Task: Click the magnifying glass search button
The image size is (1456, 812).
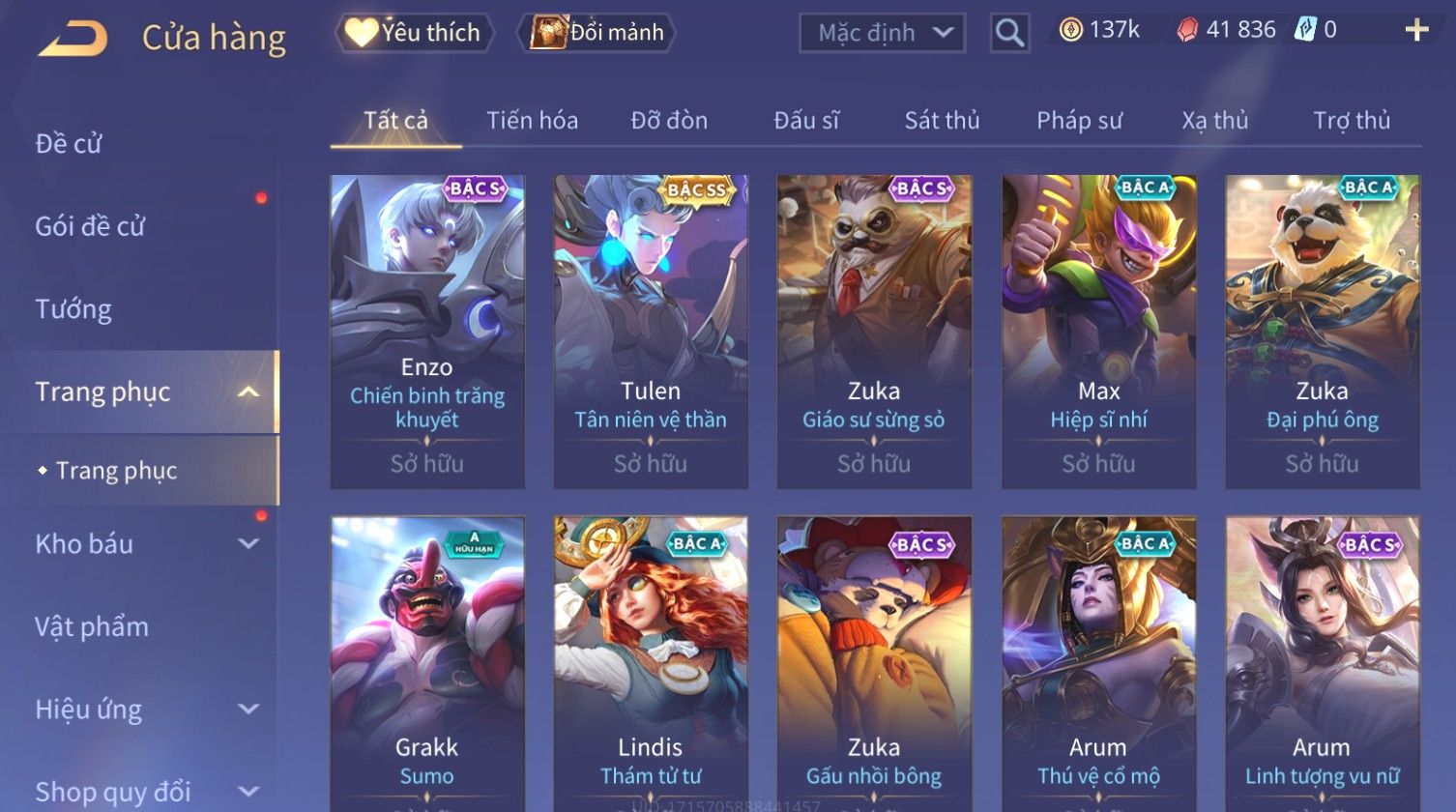Action: [1009, 33]
